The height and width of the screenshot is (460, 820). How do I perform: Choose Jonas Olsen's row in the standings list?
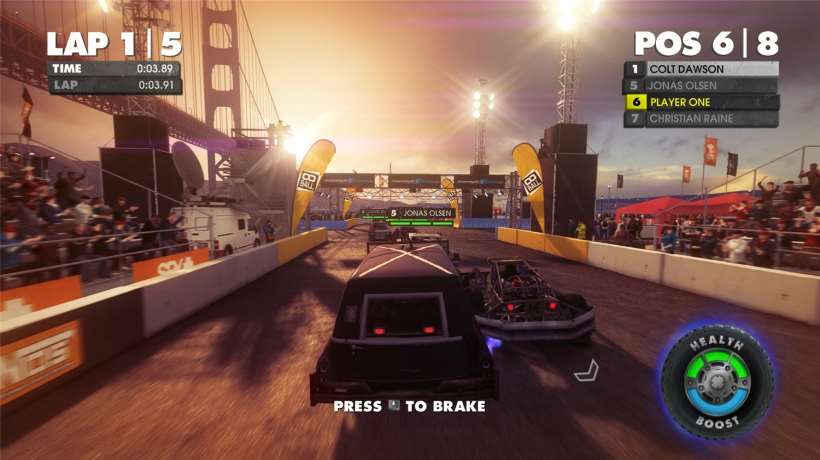[x=701, y=85]
